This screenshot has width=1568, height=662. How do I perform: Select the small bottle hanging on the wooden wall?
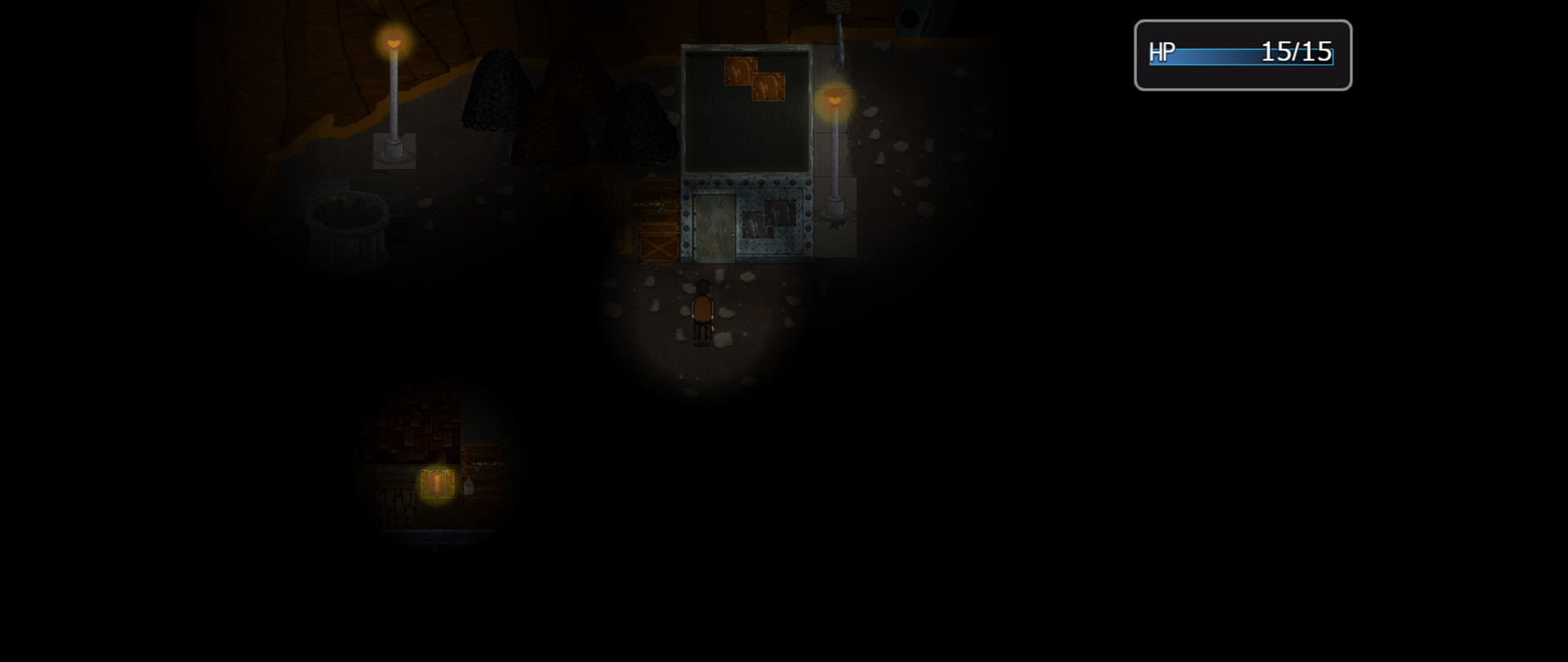tap(468, 486)
